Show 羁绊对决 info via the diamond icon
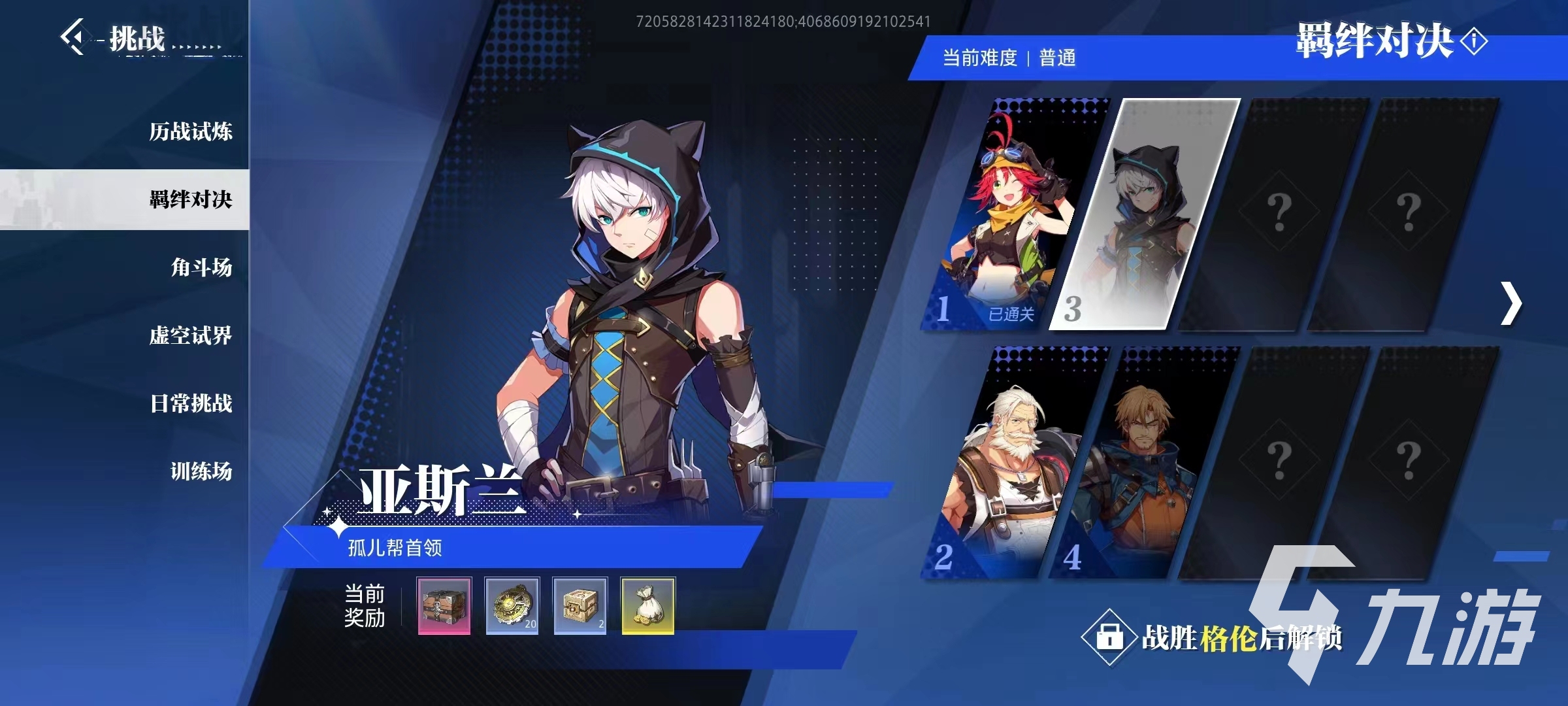1568x706 pixels. [x=1474, y=42]
